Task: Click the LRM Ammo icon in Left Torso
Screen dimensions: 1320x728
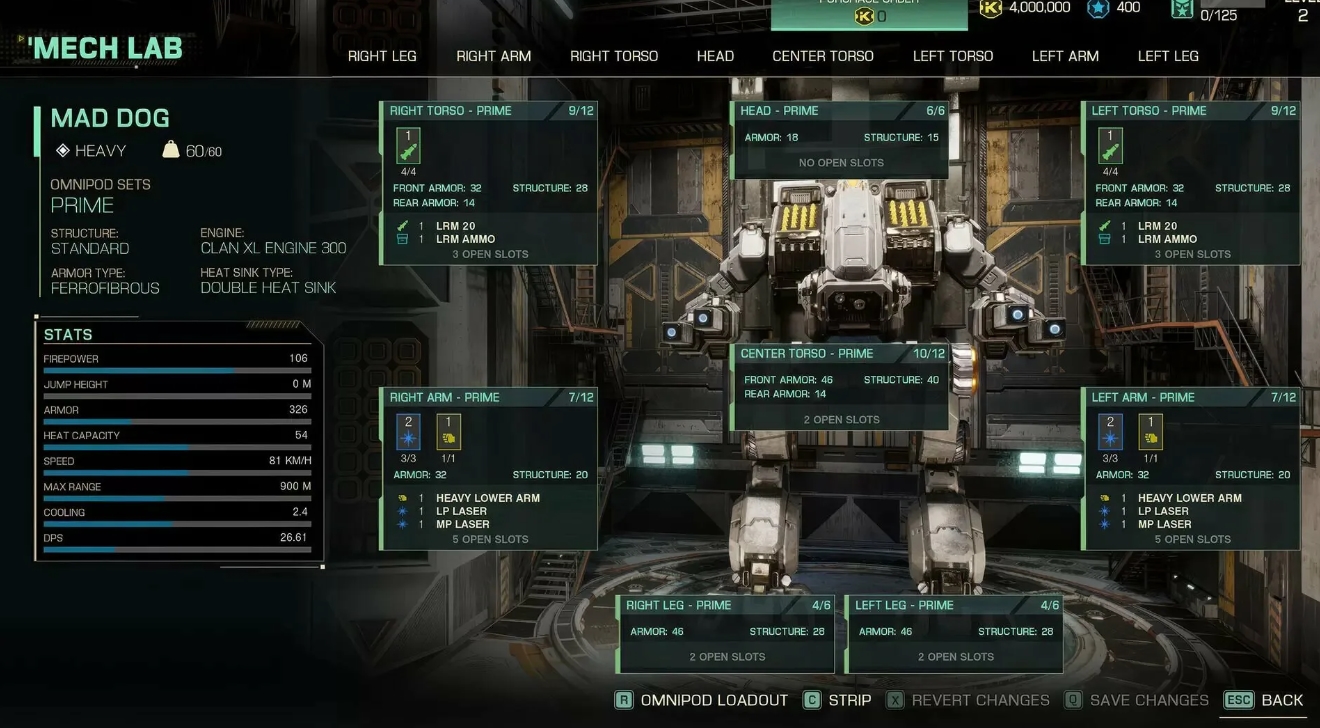Action: pos(1105,239)
